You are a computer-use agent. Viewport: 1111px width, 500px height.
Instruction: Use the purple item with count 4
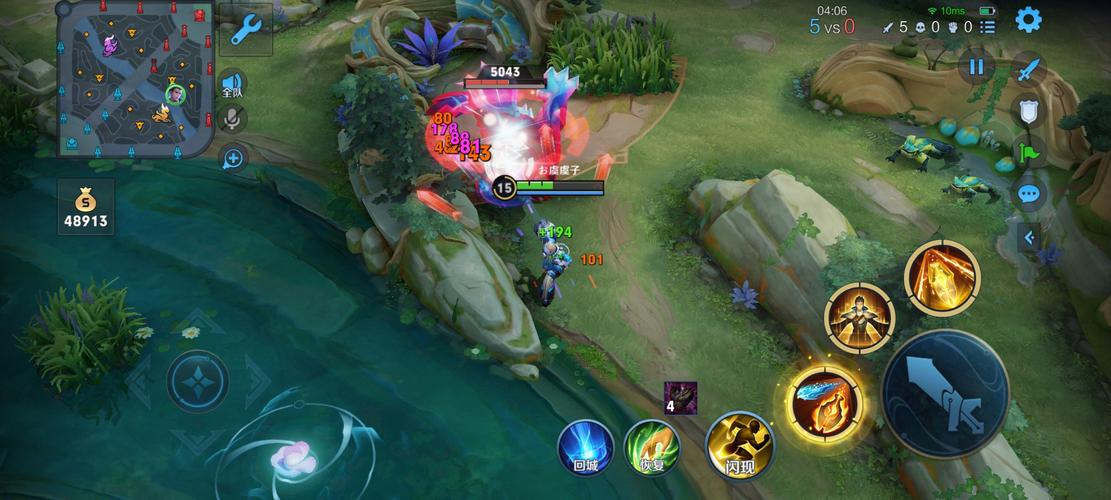680,397
